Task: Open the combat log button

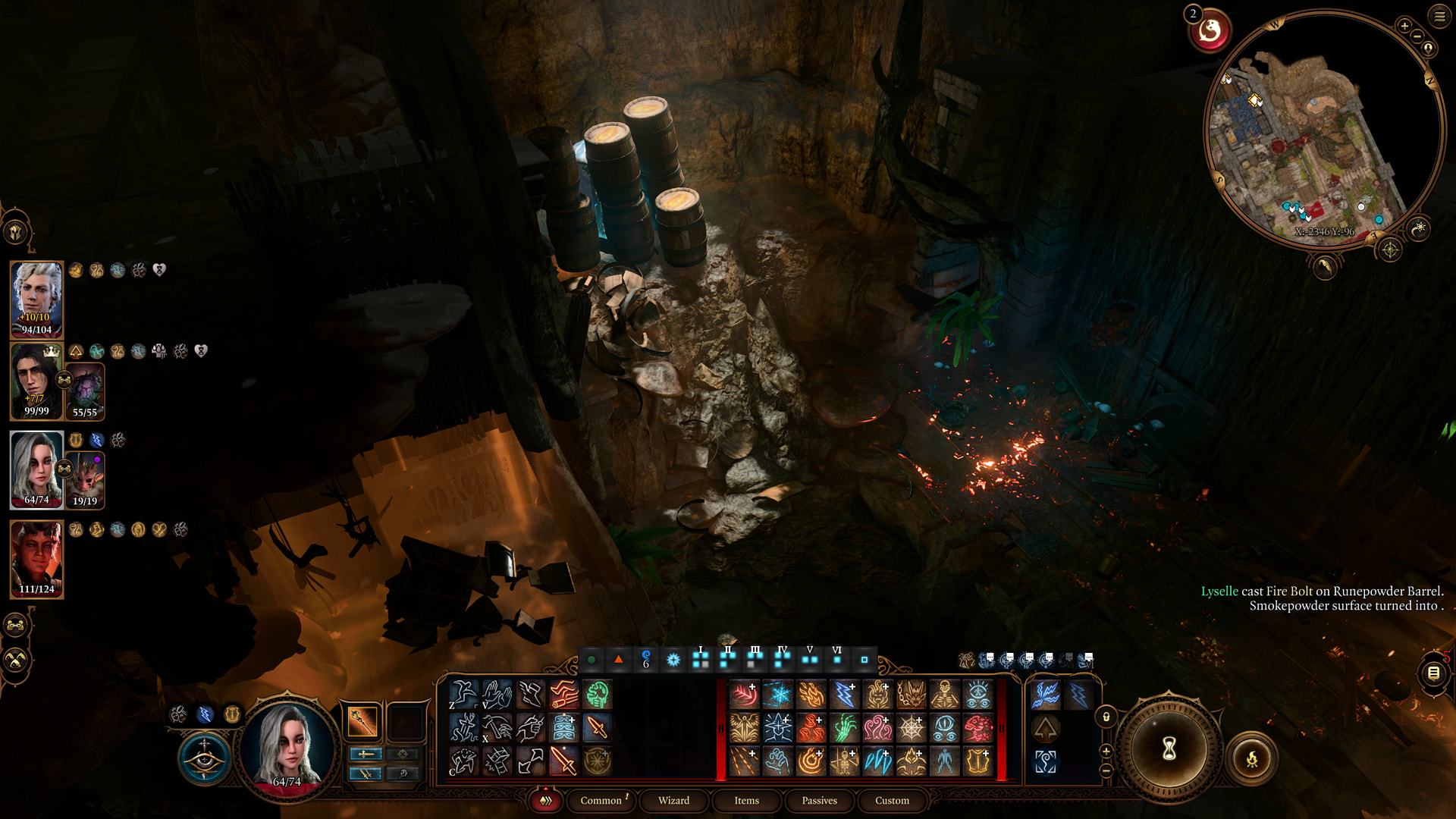Action: pos(1433,673)
